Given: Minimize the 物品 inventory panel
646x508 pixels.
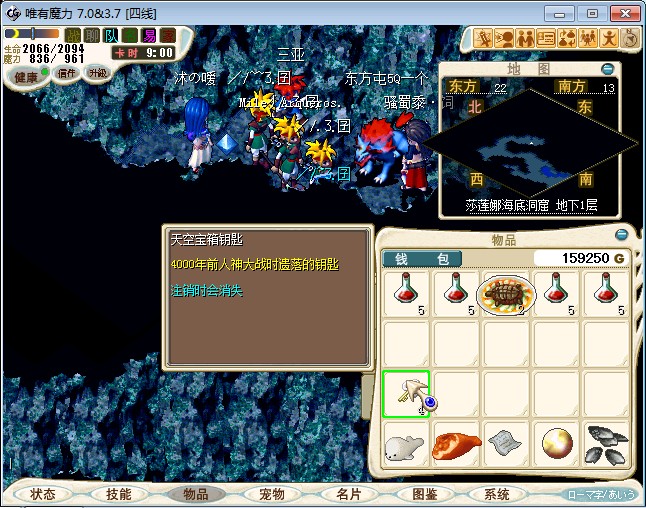Looking at the screenshot, I should point(621,236).
